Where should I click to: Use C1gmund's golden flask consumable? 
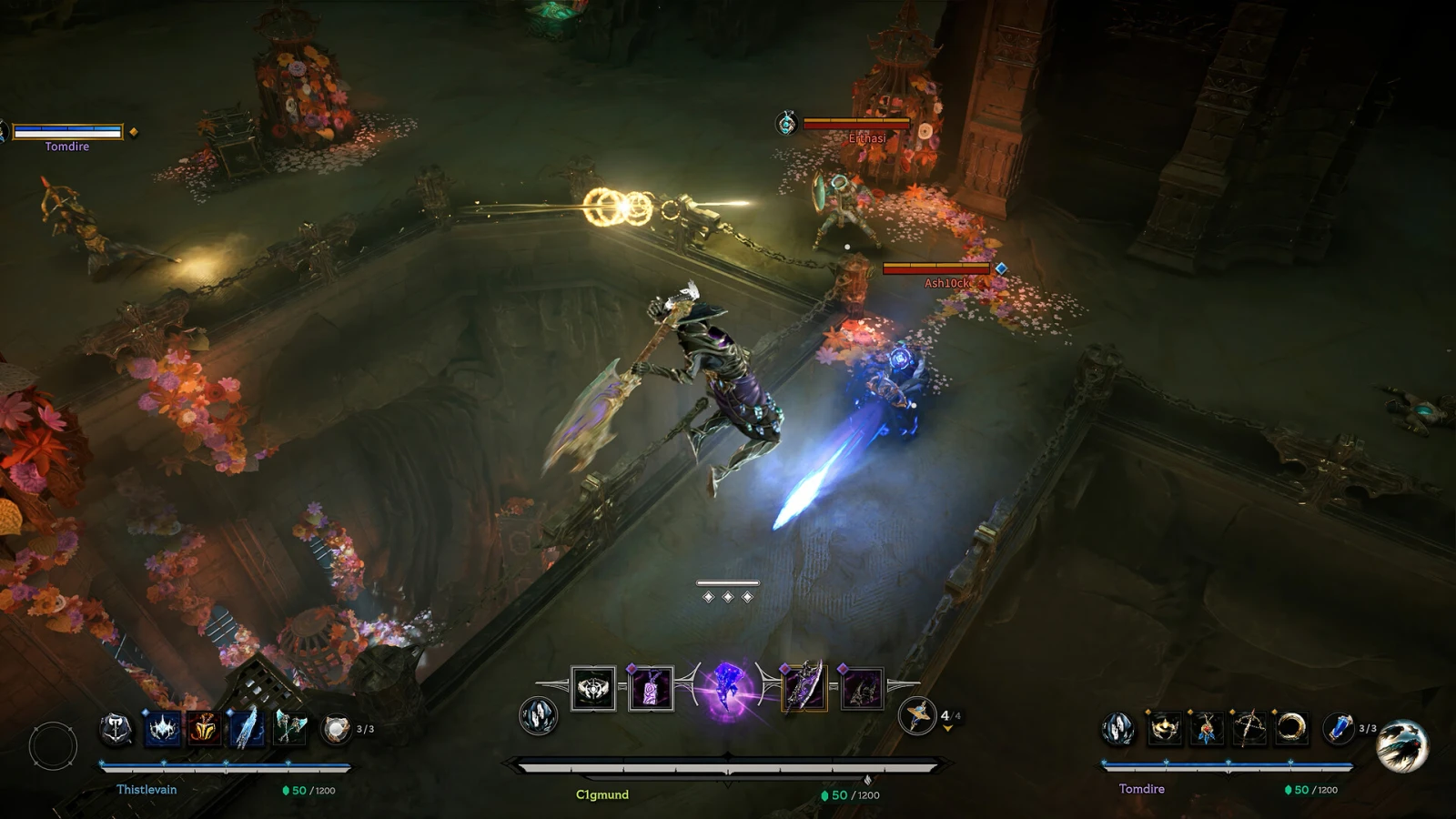tap(916, 715)
